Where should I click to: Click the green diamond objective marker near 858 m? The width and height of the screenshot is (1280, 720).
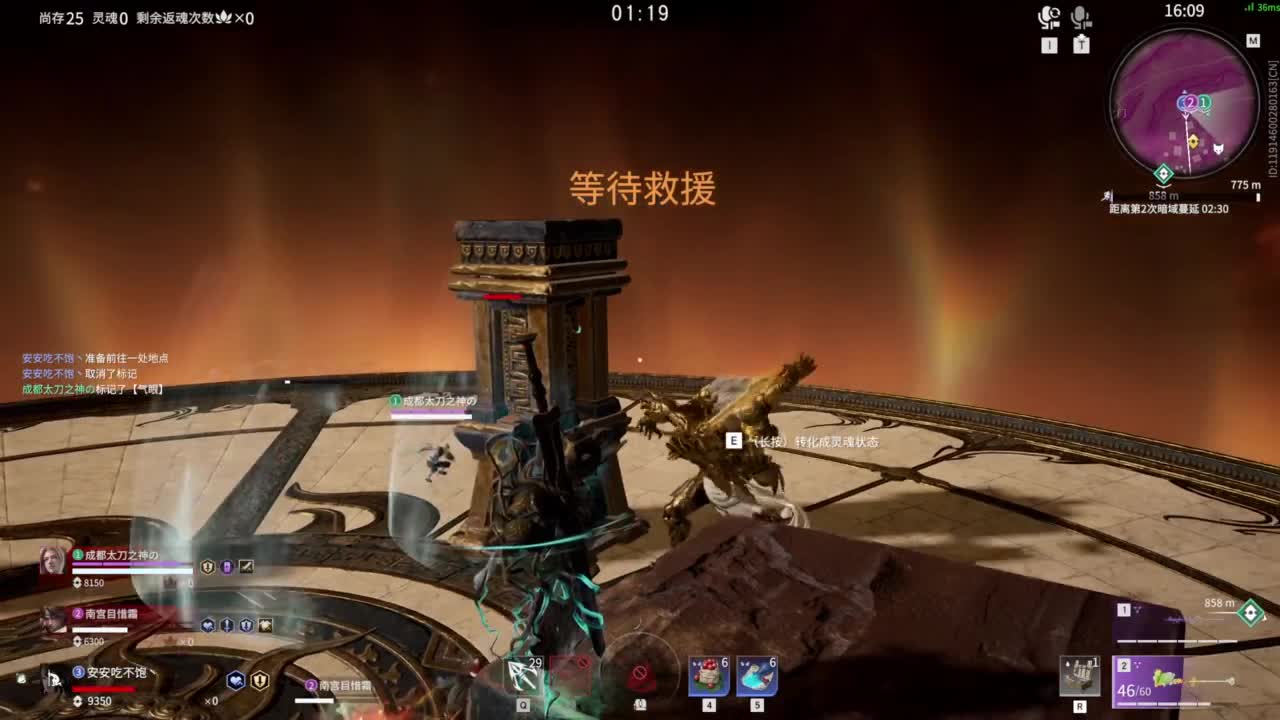point(1251,612)
